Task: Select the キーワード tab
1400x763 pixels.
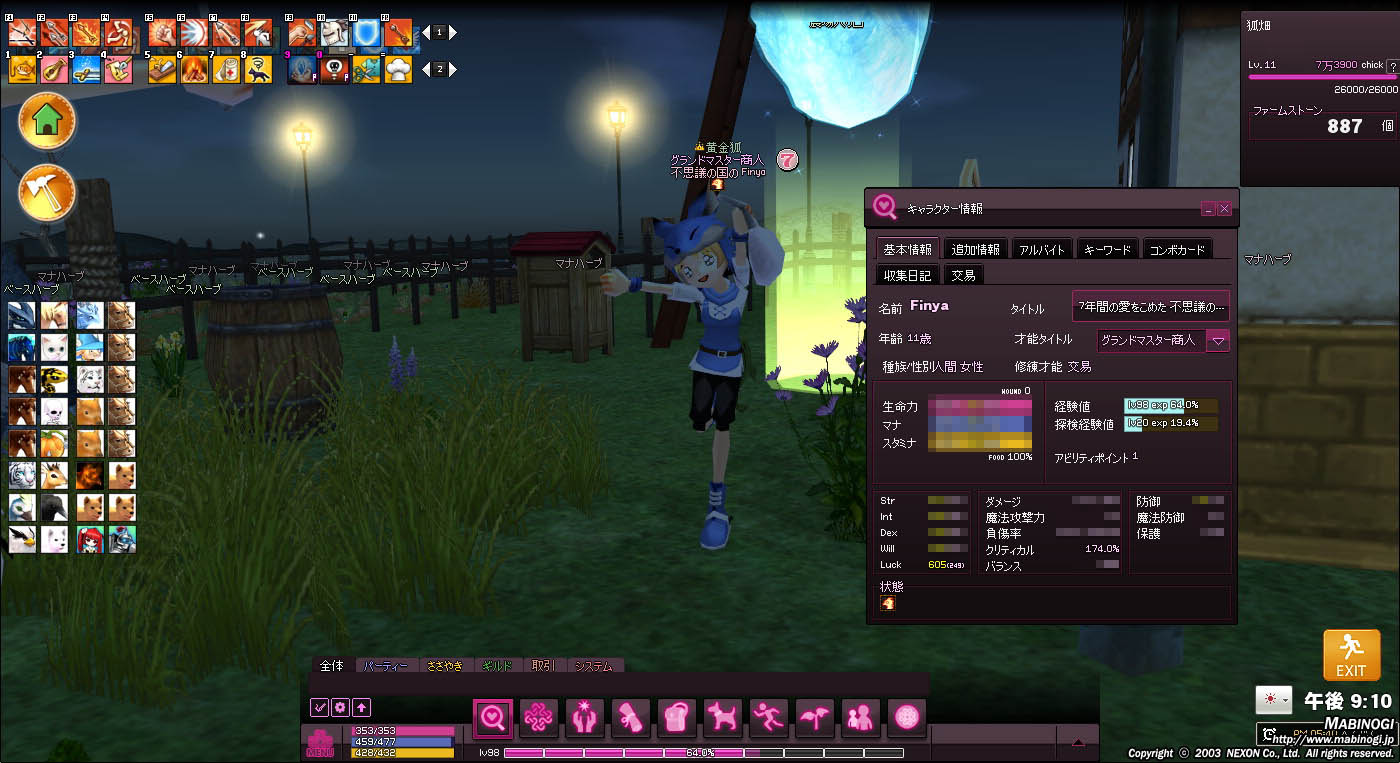Action: (x=1105, y=249)
